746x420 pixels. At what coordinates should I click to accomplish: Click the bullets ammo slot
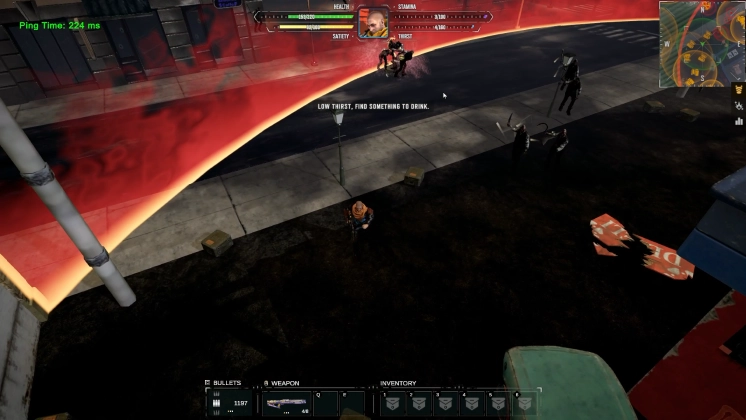pos(231,403)
